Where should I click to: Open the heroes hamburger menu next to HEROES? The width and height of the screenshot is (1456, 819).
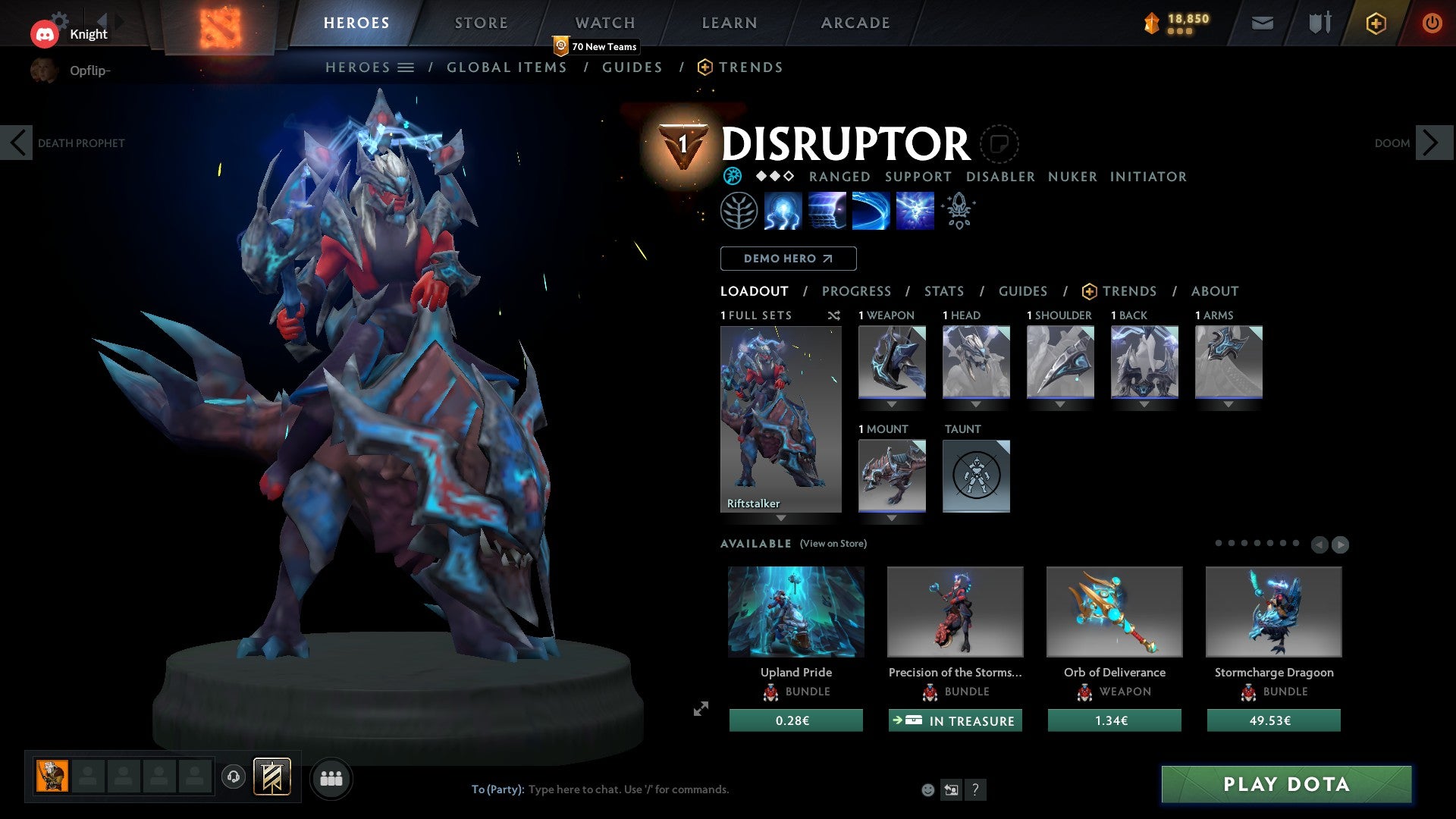406,67
